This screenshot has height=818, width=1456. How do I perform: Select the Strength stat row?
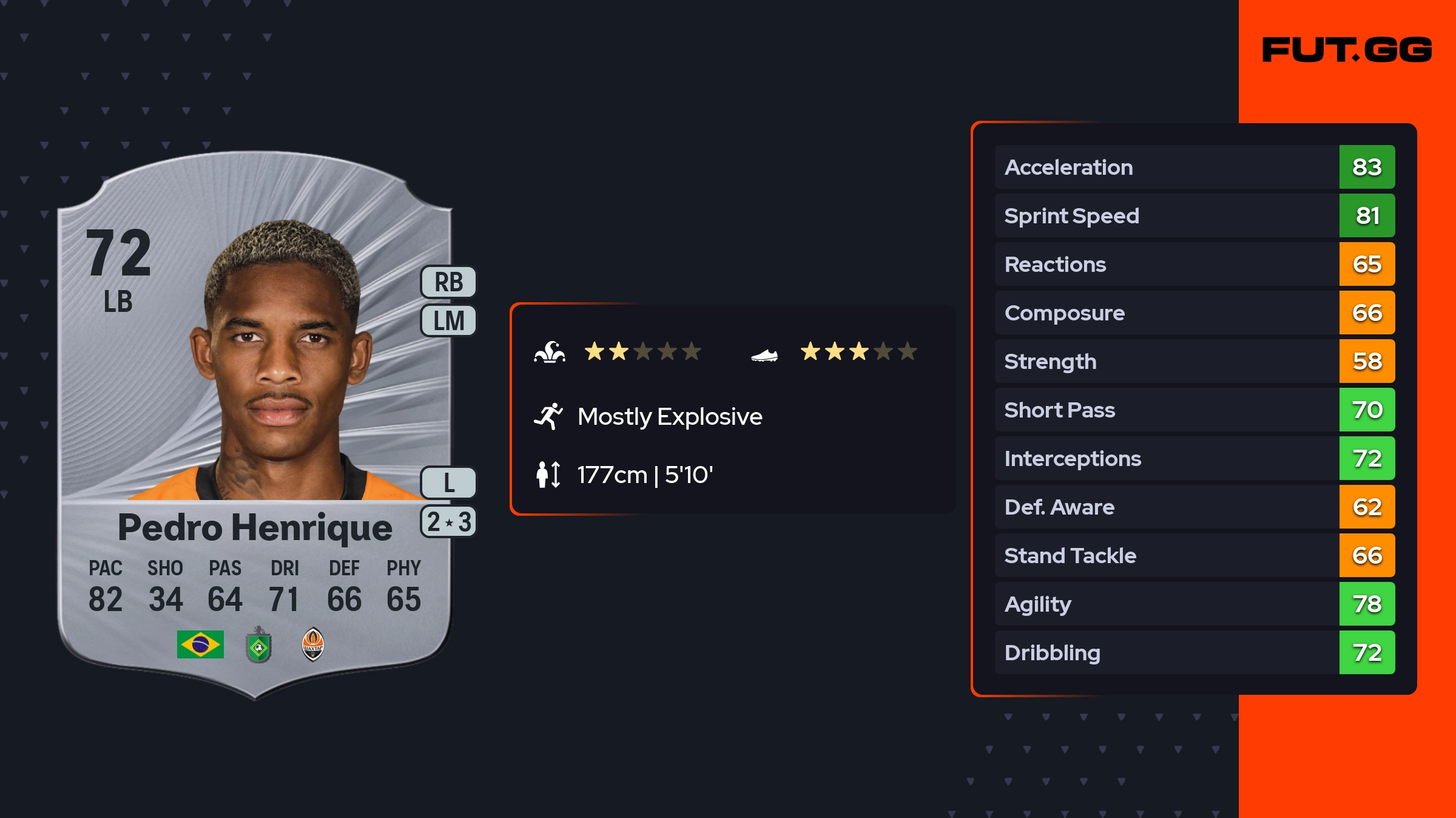coord(1194,361)
